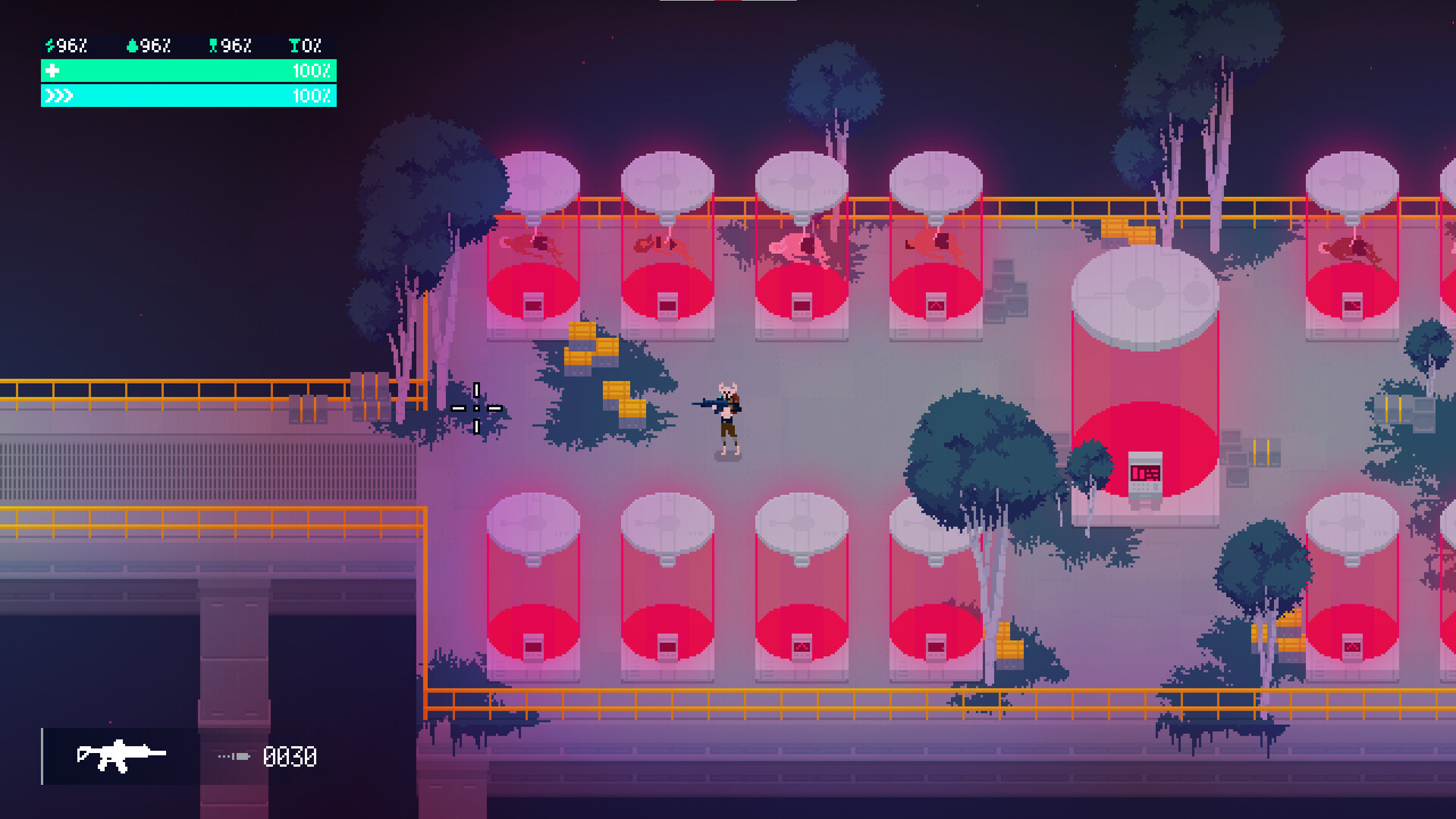Select the droplet stat icon in the HUD
This screenshot has width=1456, height=819.
[131, 45]
